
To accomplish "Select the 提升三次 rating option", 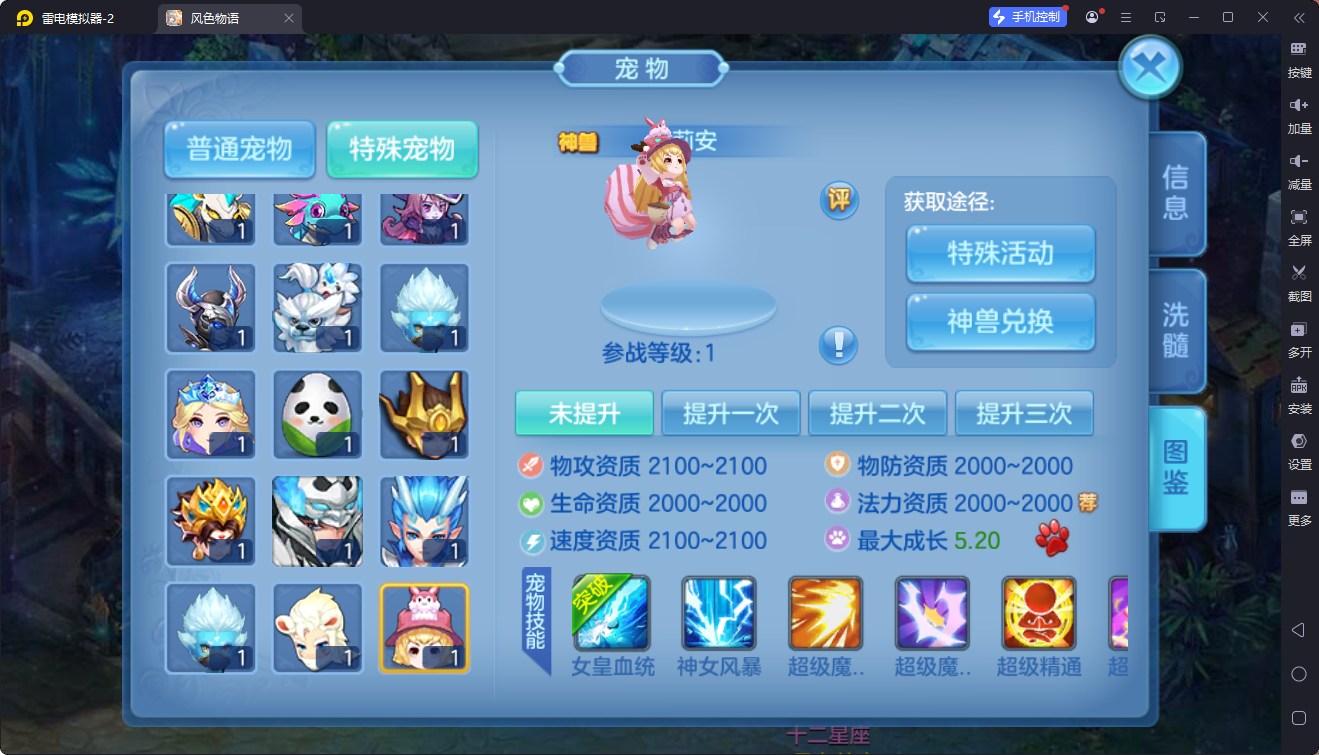I will 1024,413.
